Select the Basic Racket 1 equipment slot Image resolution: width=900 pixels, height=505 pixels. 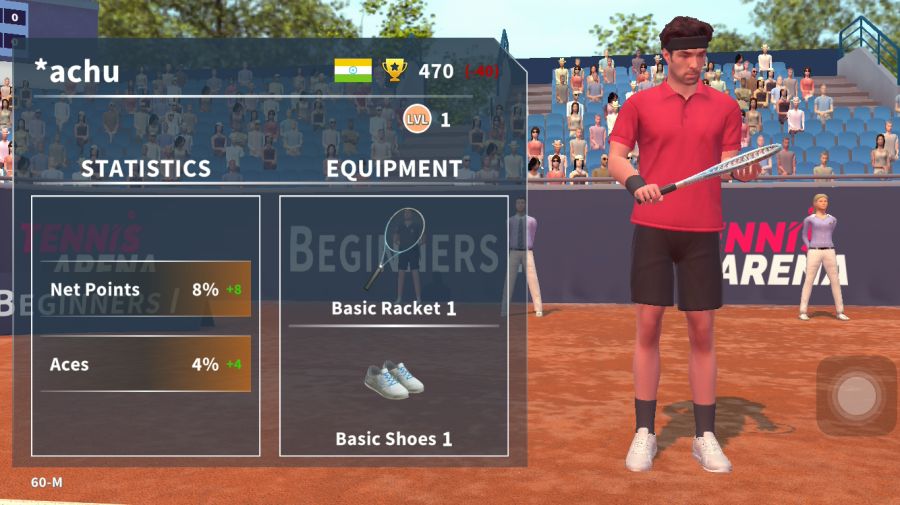393,262
